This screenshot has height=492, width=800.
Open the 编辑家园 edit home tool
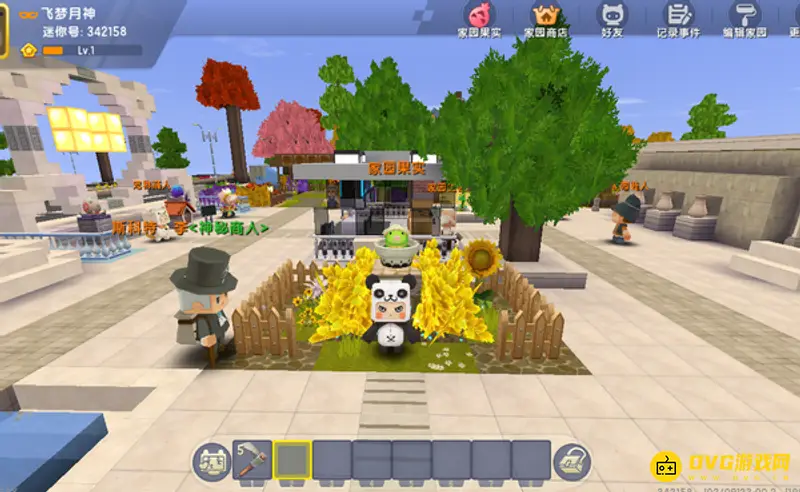[744, 17]
